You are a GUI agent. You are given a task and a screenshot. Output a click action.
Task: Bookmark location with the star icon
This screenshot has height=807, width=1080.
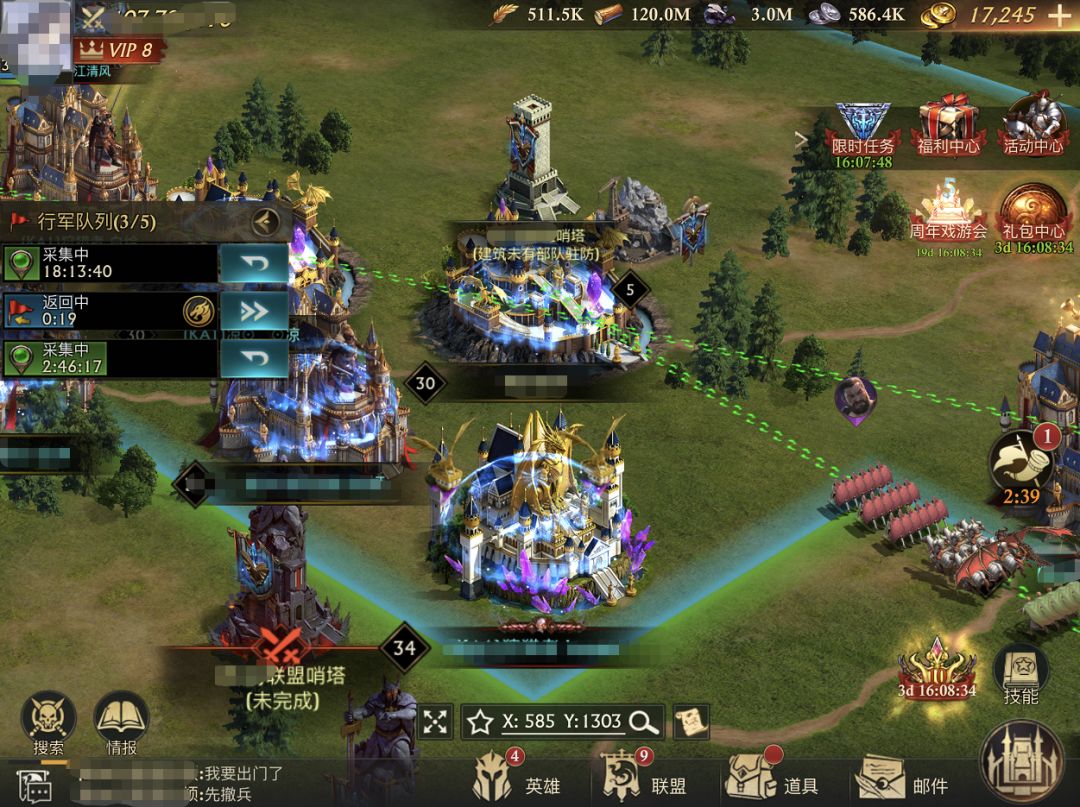tap(479, 721)
